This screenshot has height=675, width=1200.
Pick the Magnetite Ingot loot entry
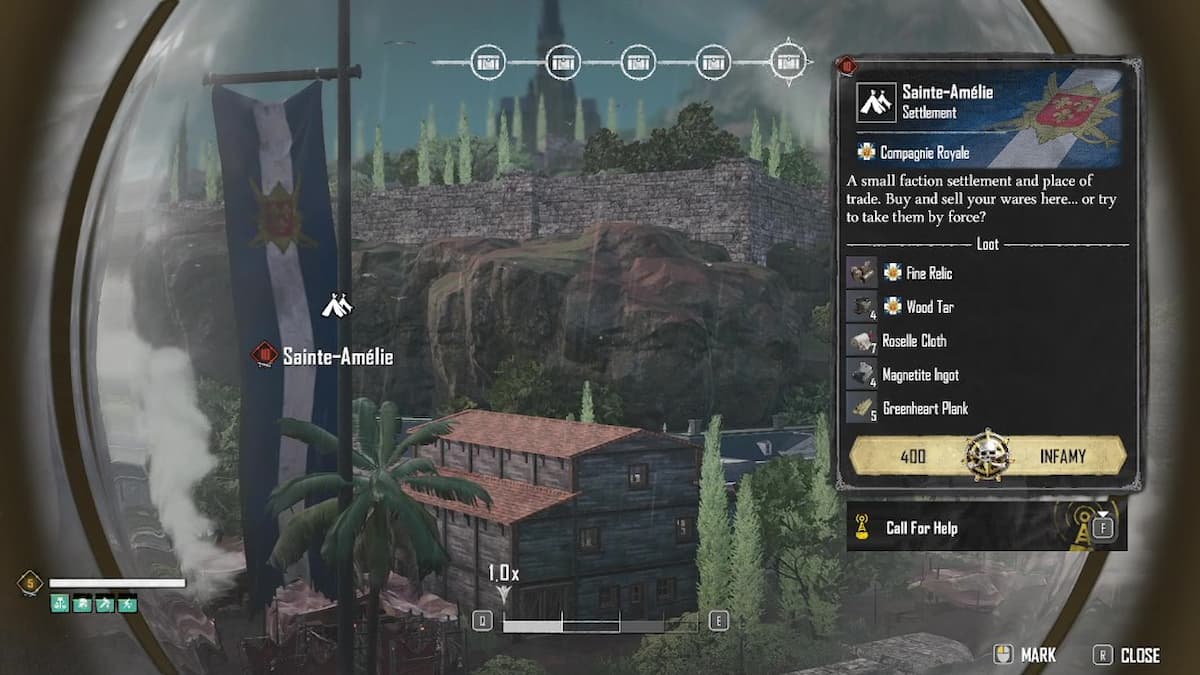pos(919,375)
